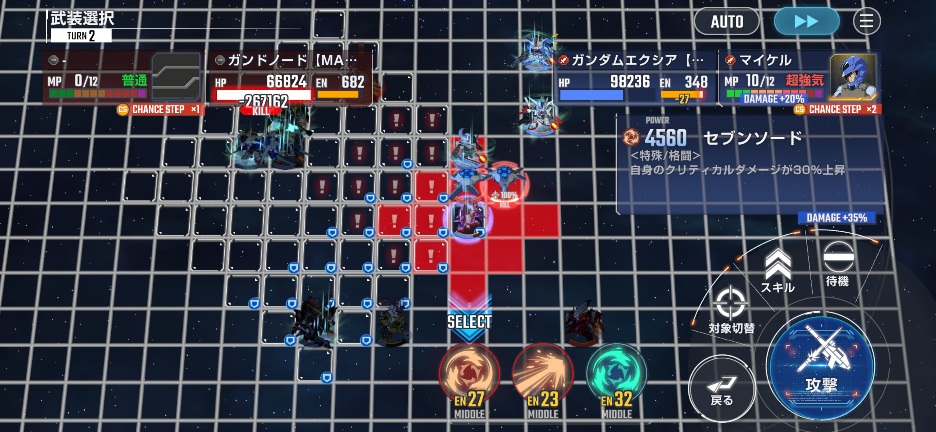View the ガンダムエクシア unit status panel

[x=634, y=78]
